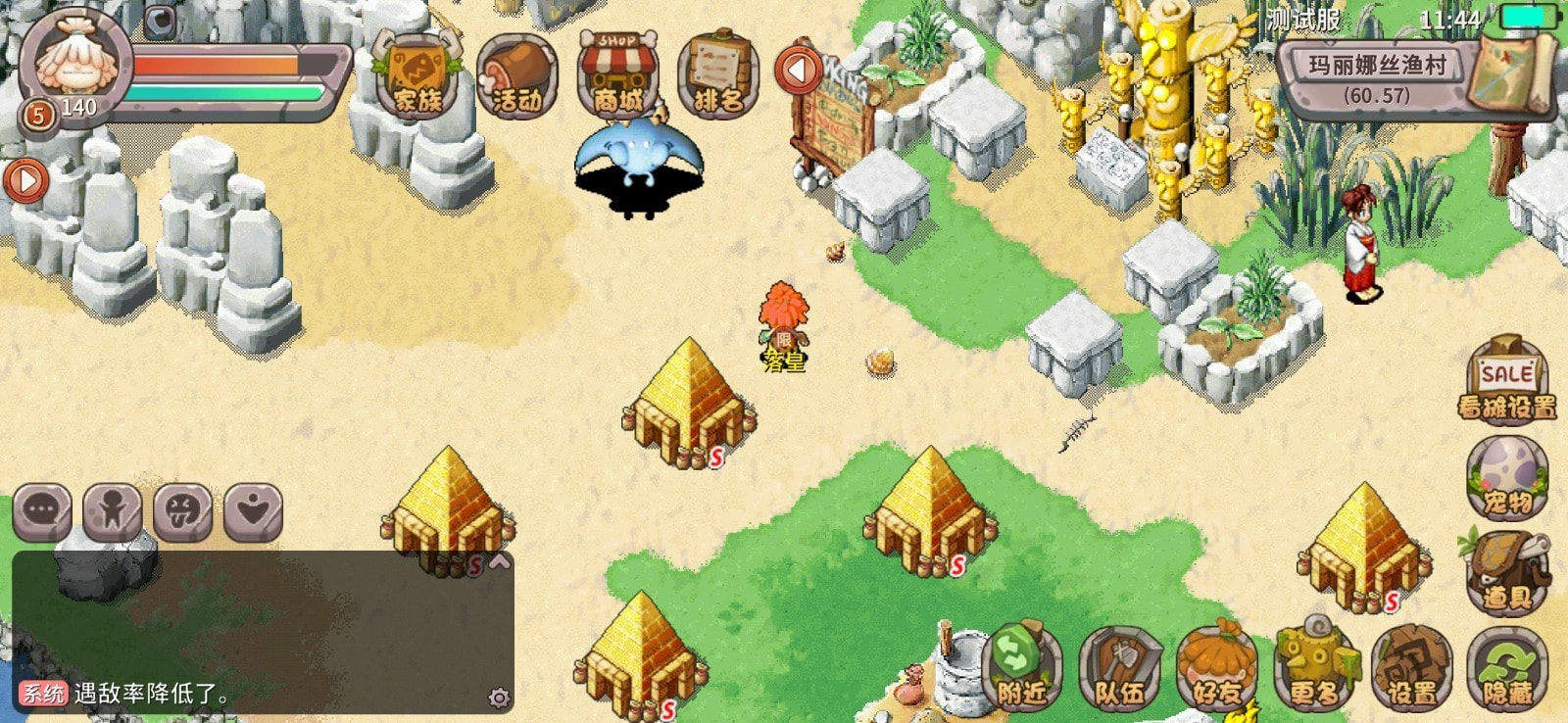This screenshot has width=1568, height=723.
Task: Open the 好友 friends list
Action: pyautogui.click(x=1216, y=668)
